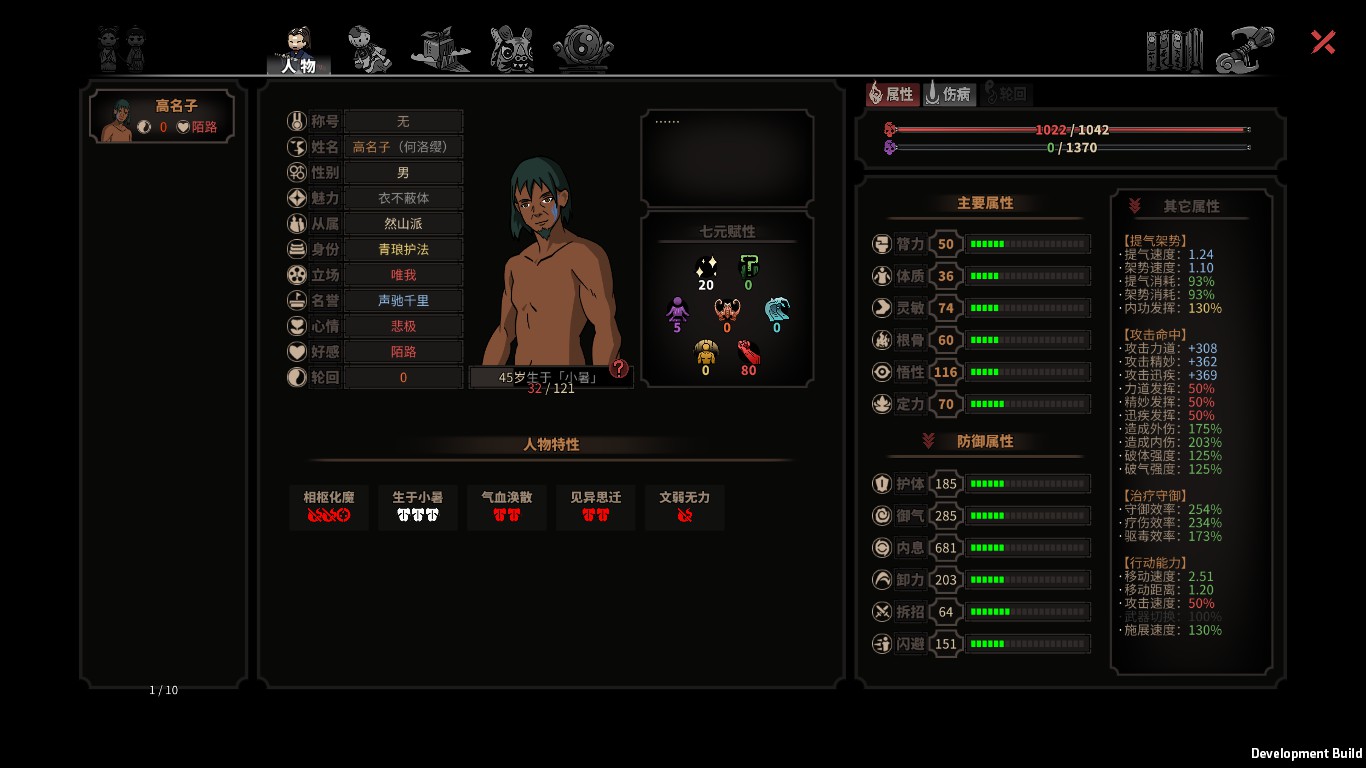Open the beast mask tab
Screen dimensions: 1366x768
(x=512, y=48)
